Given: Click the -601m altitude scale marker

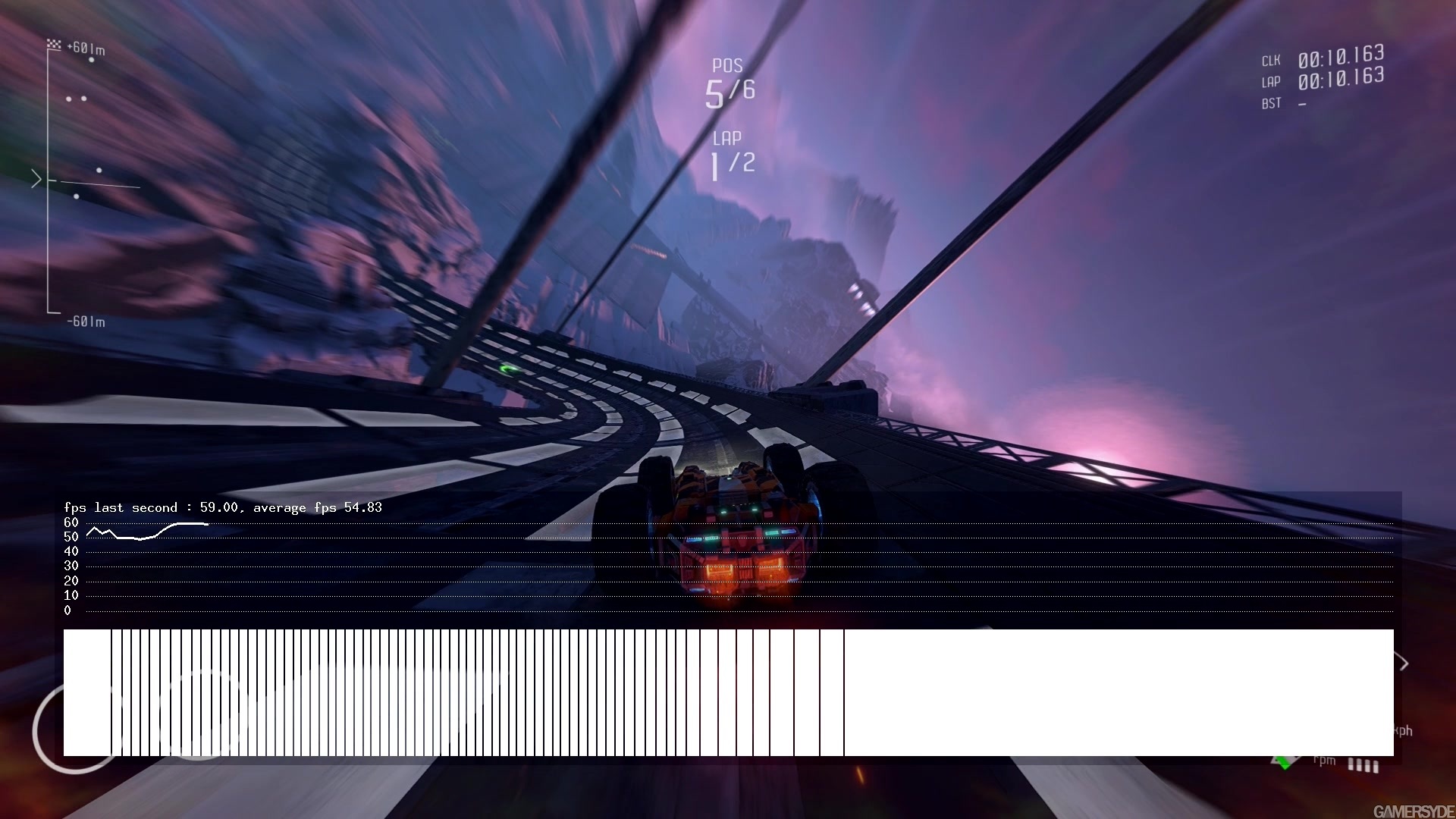Looking at the screenshot, I should [86, 322].
